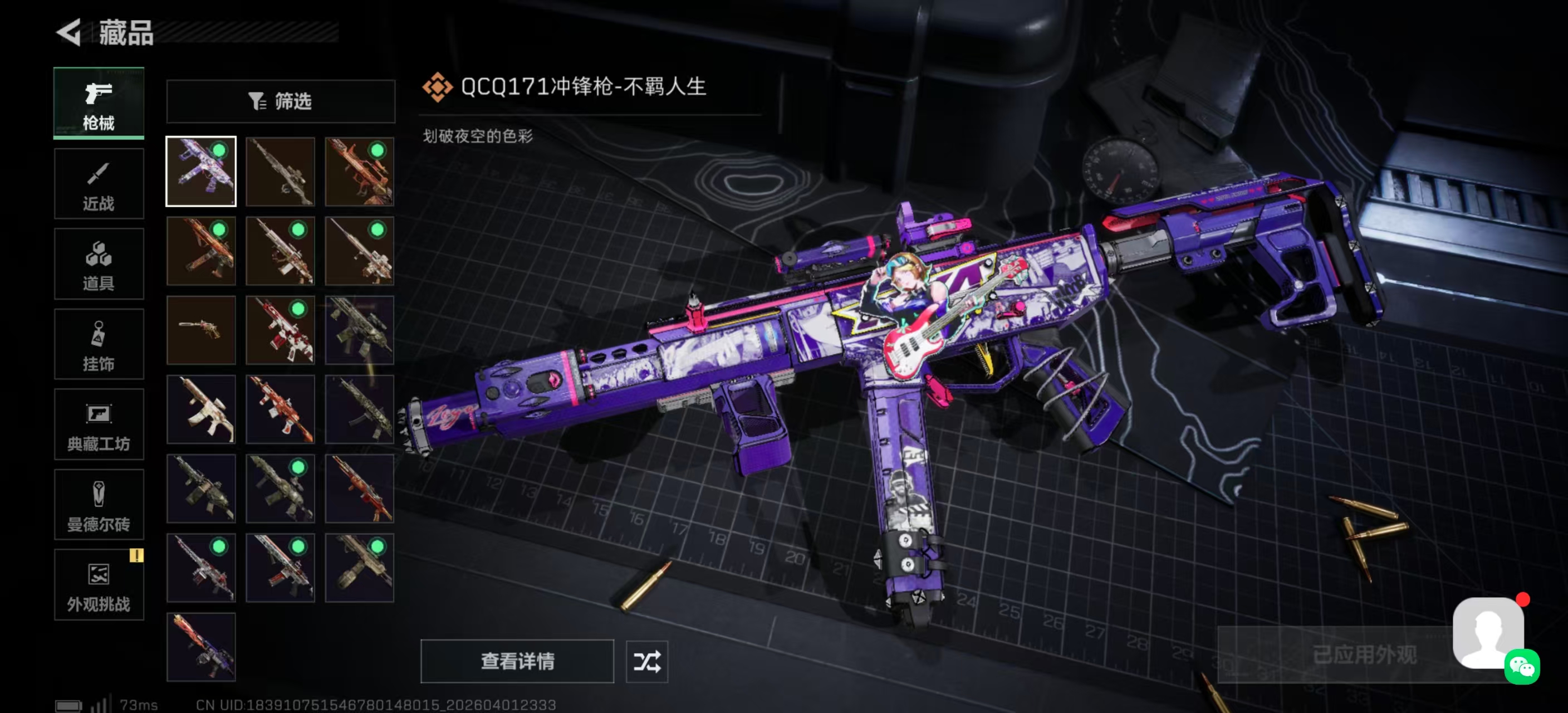Click the shuffle arrows random skin button
This screenshot has width=1568, height=713.
click(646, 661)
